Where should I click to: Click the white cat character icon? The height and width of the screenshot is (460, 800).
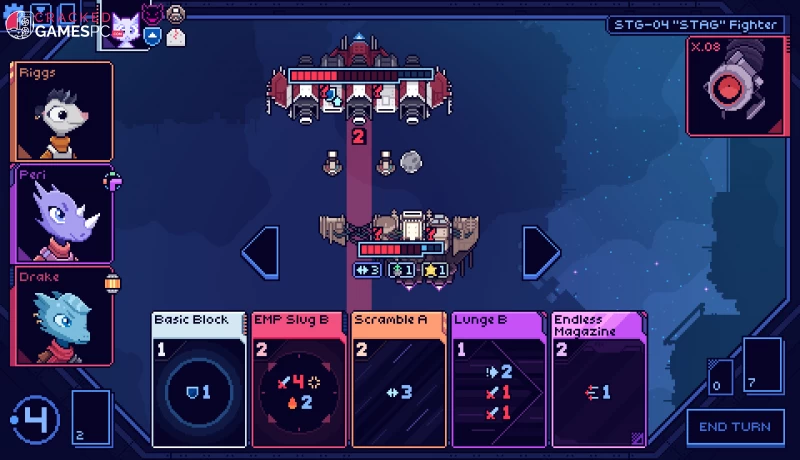[x=126, y=27]
